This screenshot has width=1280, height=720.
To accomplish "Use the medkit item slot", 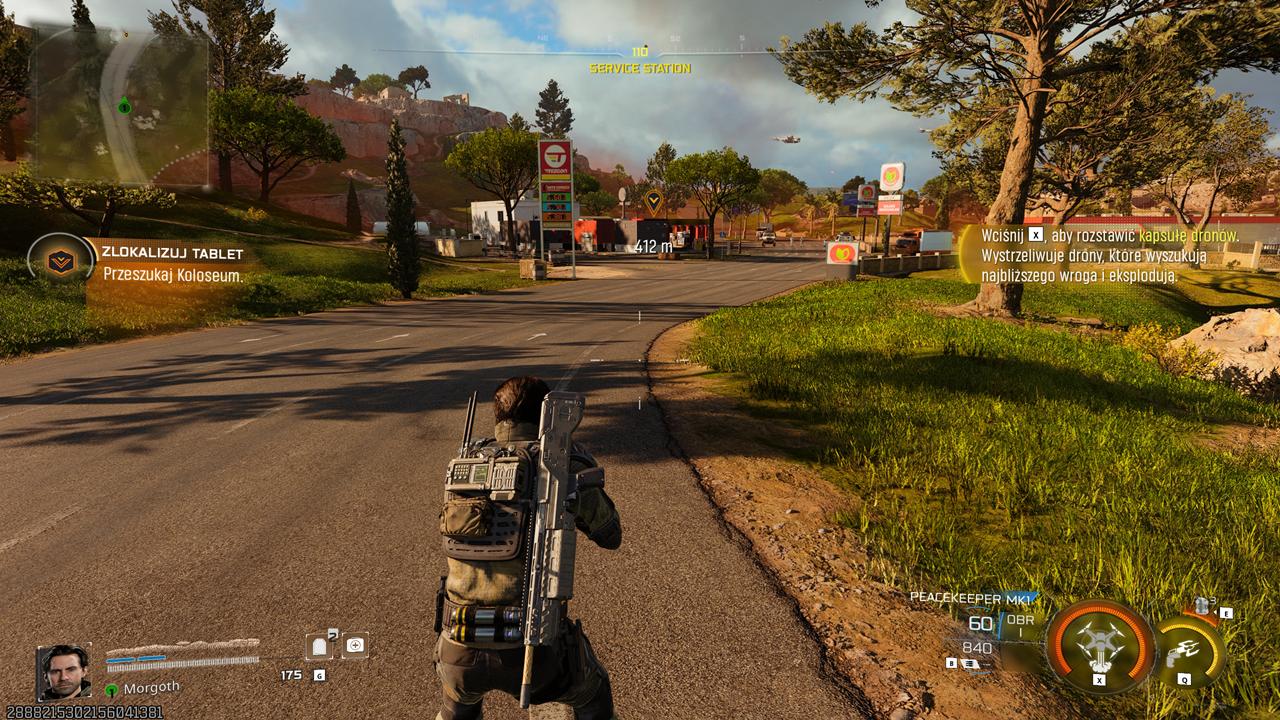I will click(x=355, y=646).
